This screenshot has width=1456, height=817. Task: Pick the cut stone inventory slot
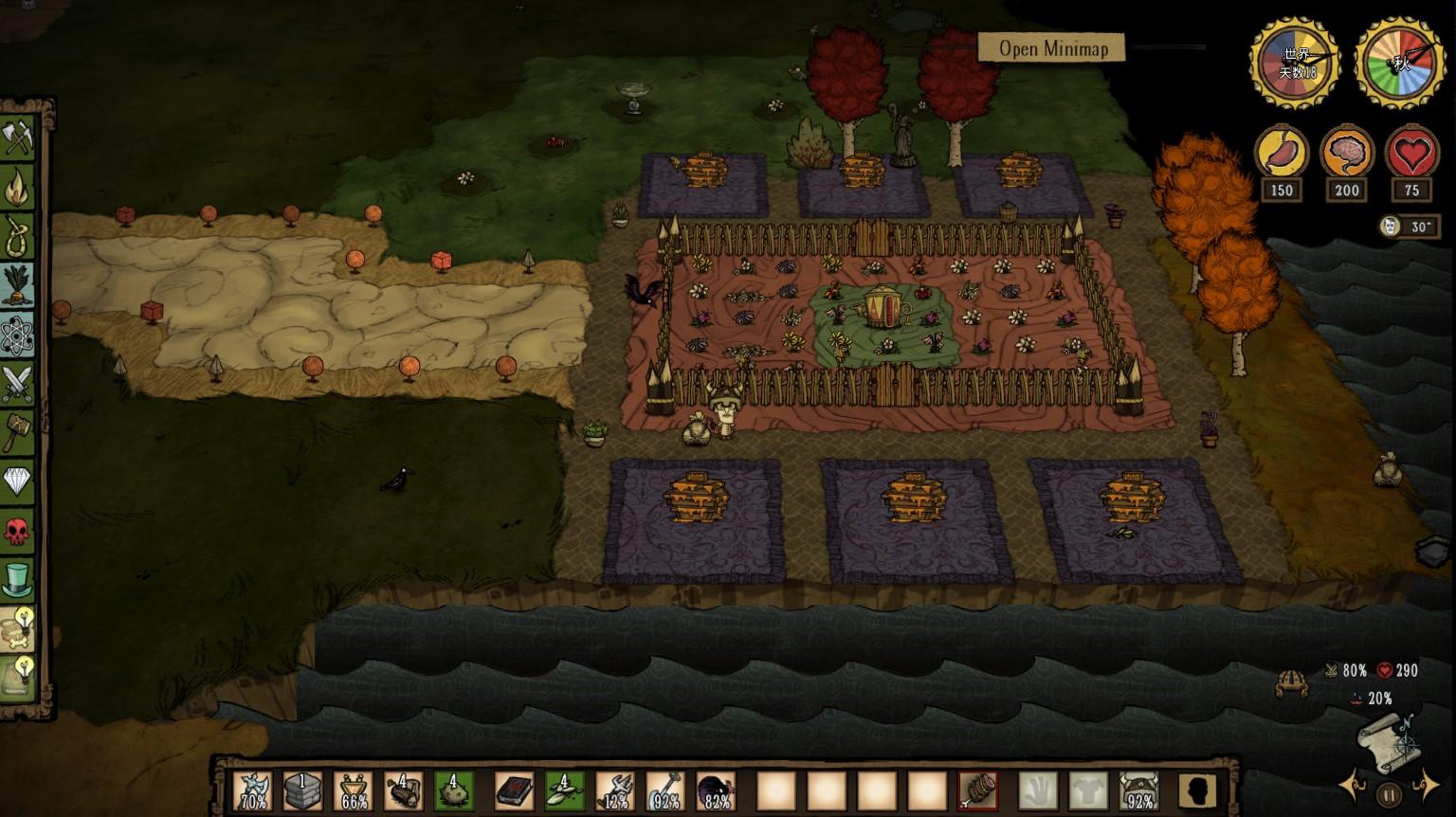point(303,790)
